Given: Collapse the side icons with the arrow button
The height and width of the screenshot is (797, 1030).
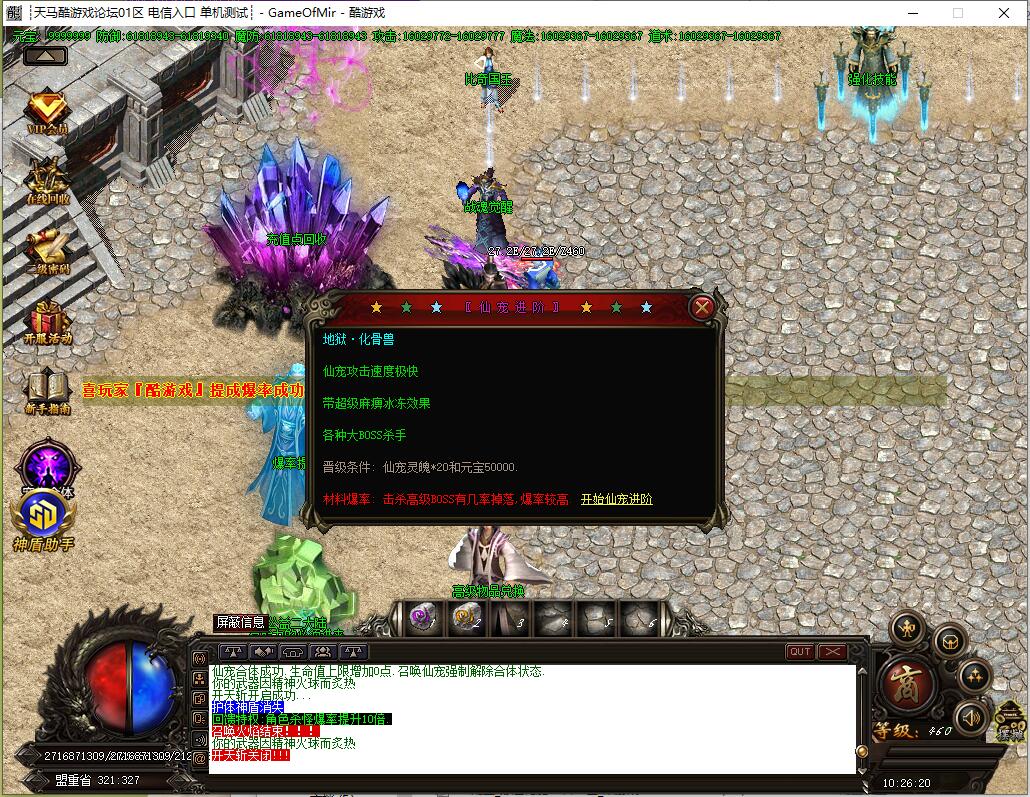Looking at the screenshot, I should [x=45, y=56].
